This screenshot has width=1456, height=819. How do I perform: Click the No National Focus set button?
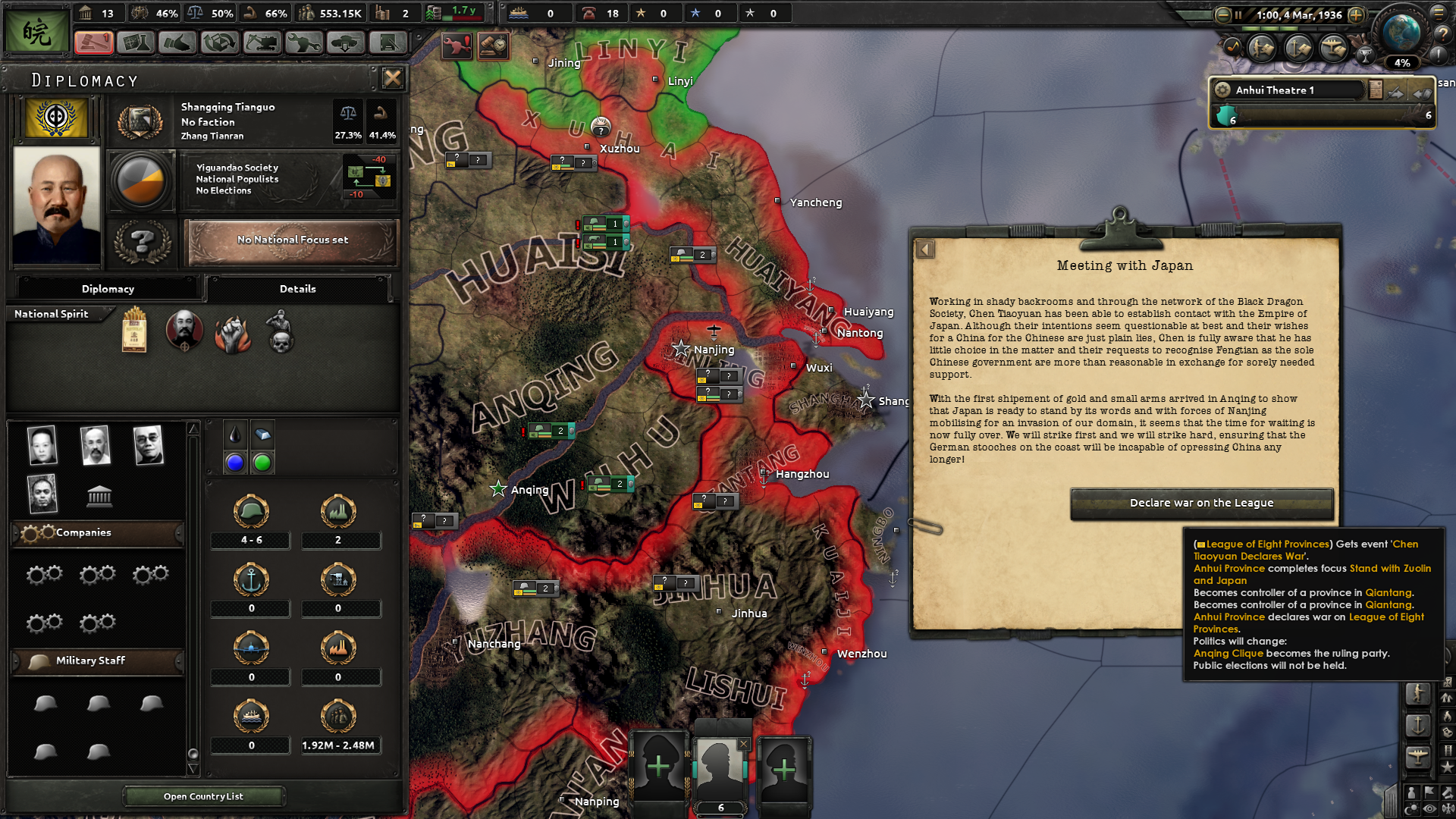coord(292,240)
